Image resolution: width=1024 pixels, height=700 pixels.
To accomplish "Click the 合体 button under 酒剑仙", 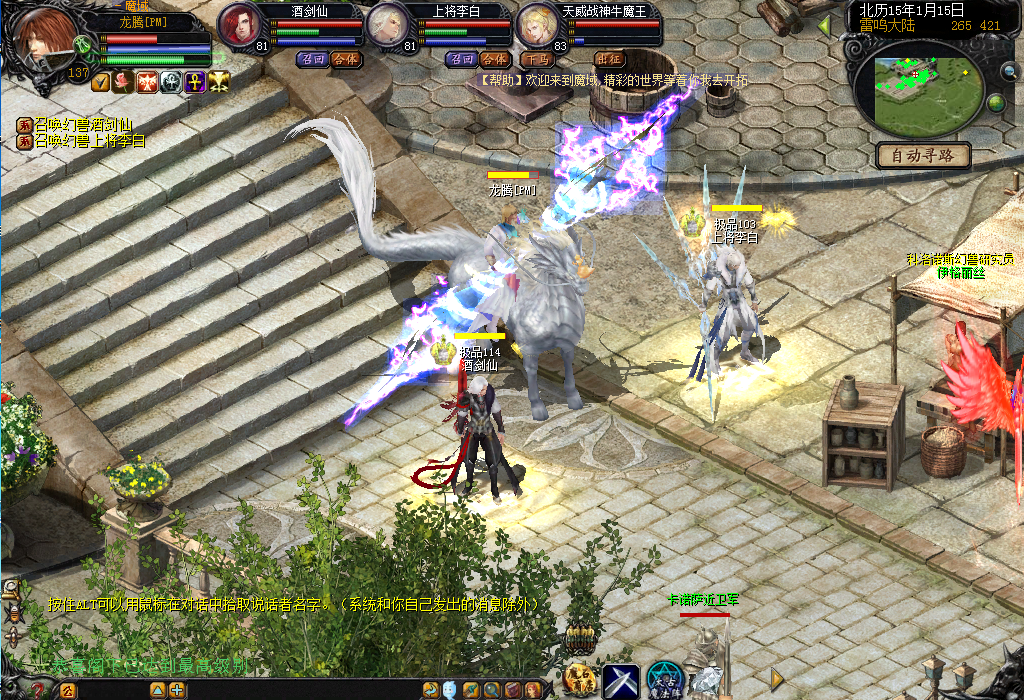I will 345,59.
